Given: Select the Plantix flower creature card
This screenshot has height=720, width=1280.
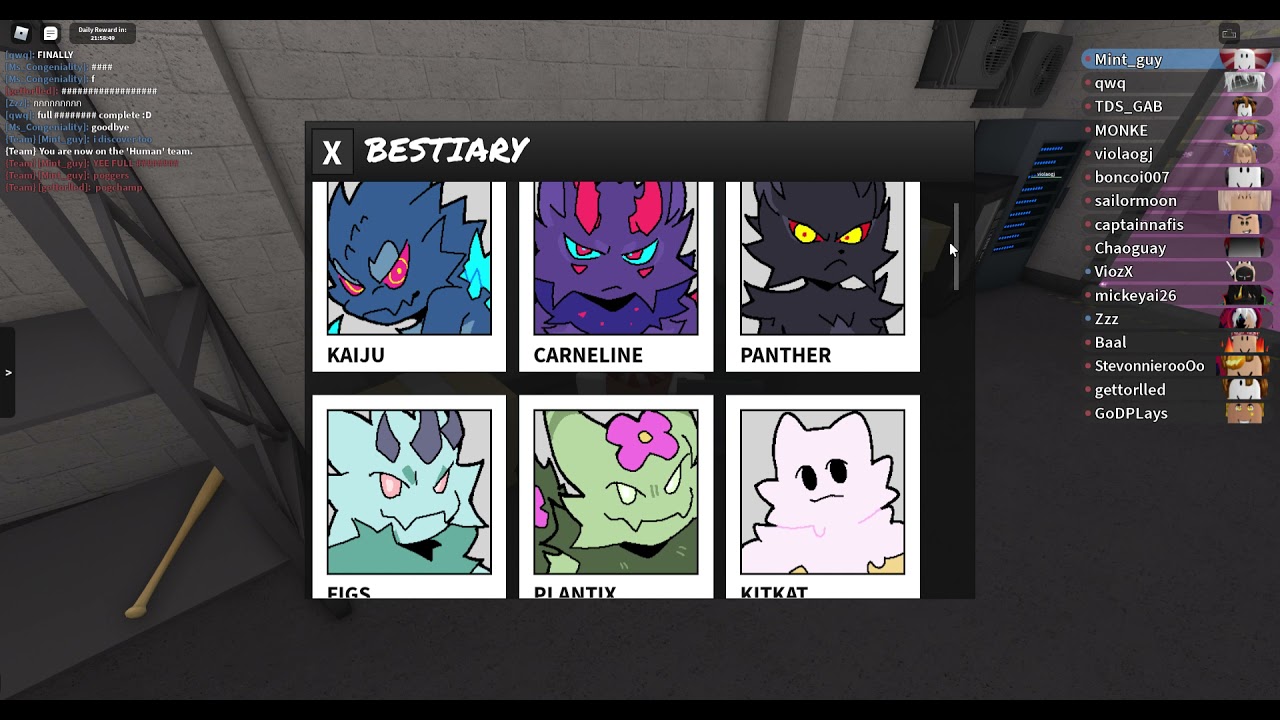Looking at the screenshot, I should 616,495.
